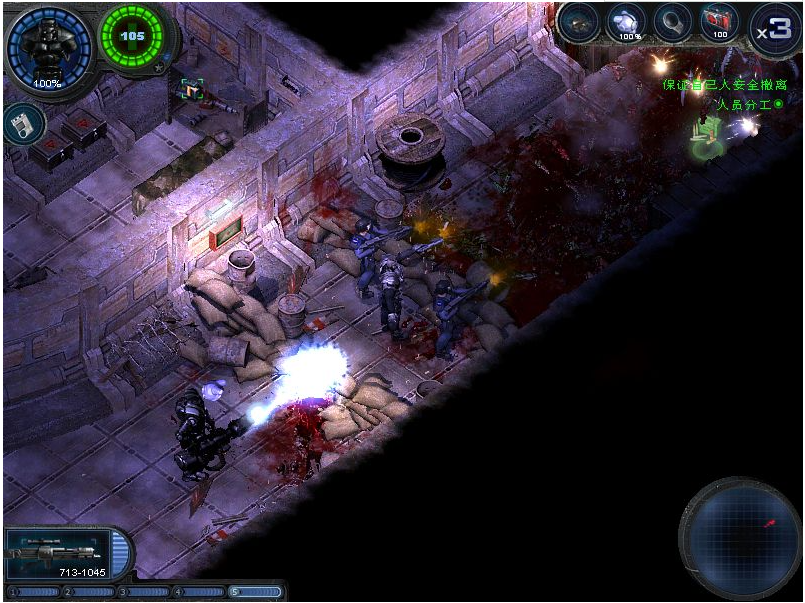The image size is (805, 603).
Task: Click the x3 lives counter icon
Action: point(773,28)
